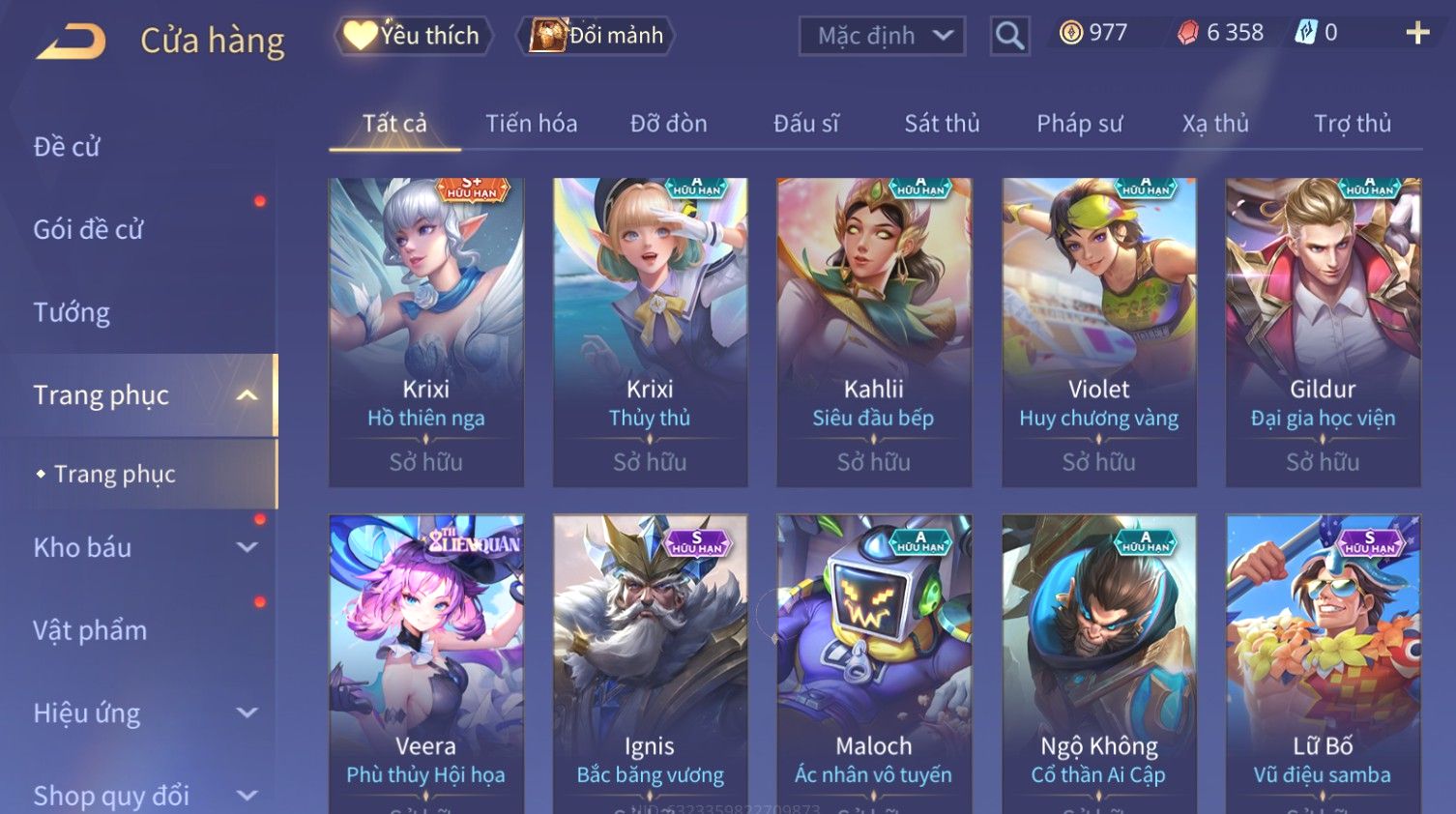Screen dimensions: 1456x814
Task: Open the Vật phẩm shop section
Action: click(x=90, y=630)
